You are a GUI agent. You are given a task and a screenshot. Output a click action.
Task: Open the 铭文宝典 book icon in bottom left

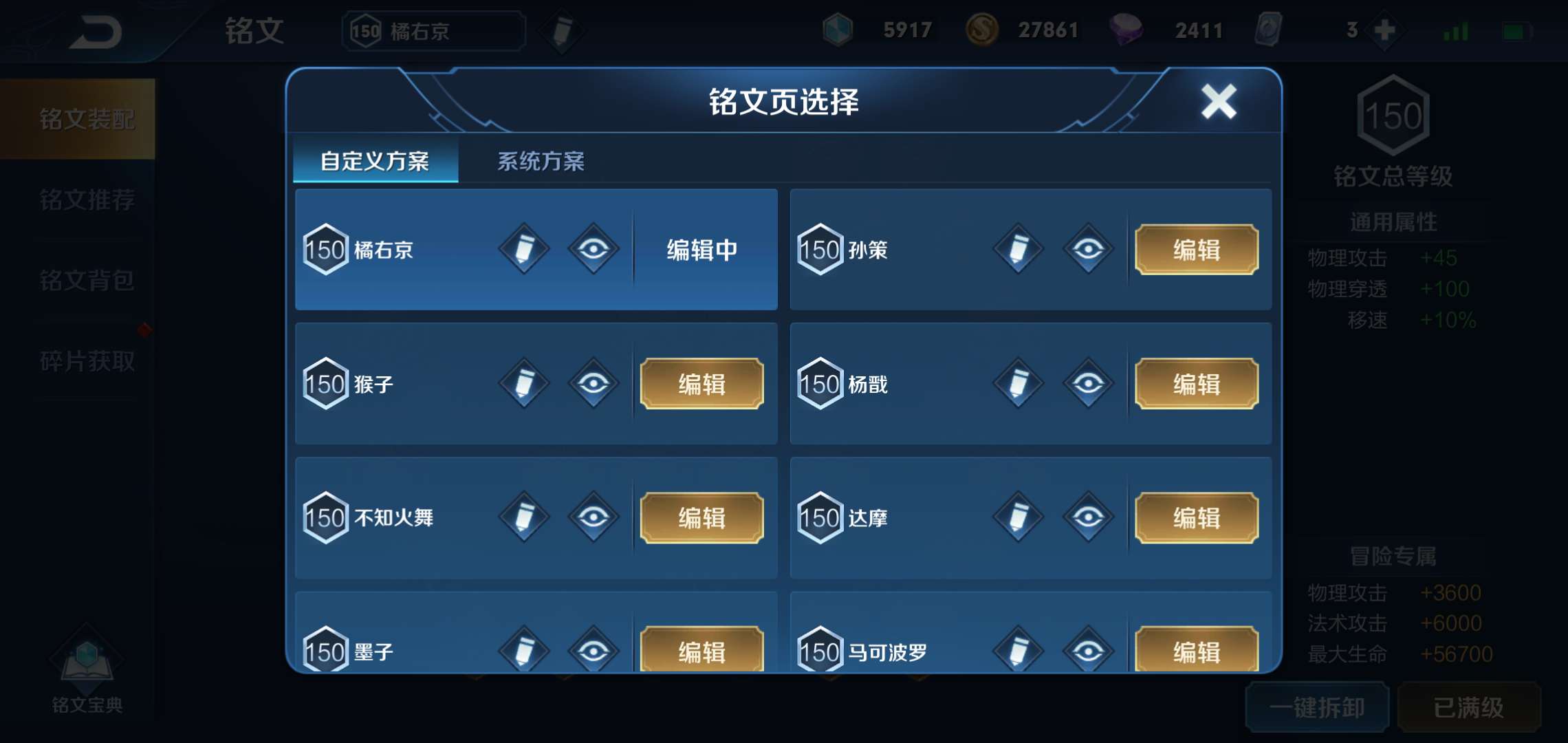85,660
